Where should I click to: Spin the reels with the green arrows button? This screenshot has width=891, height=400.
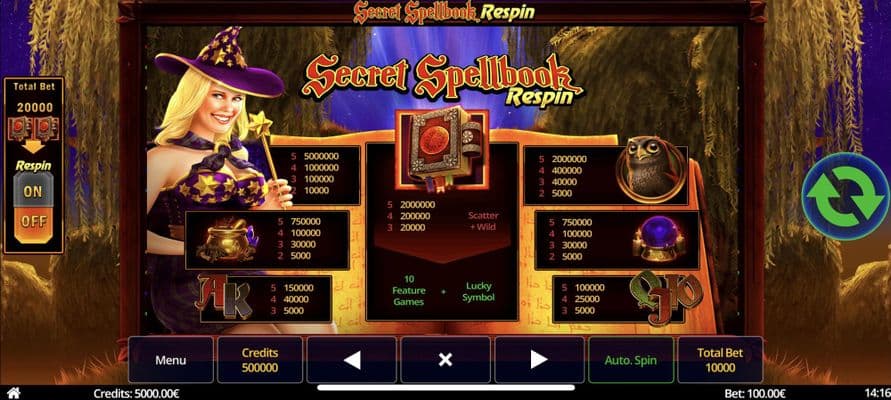coord(845,196)
